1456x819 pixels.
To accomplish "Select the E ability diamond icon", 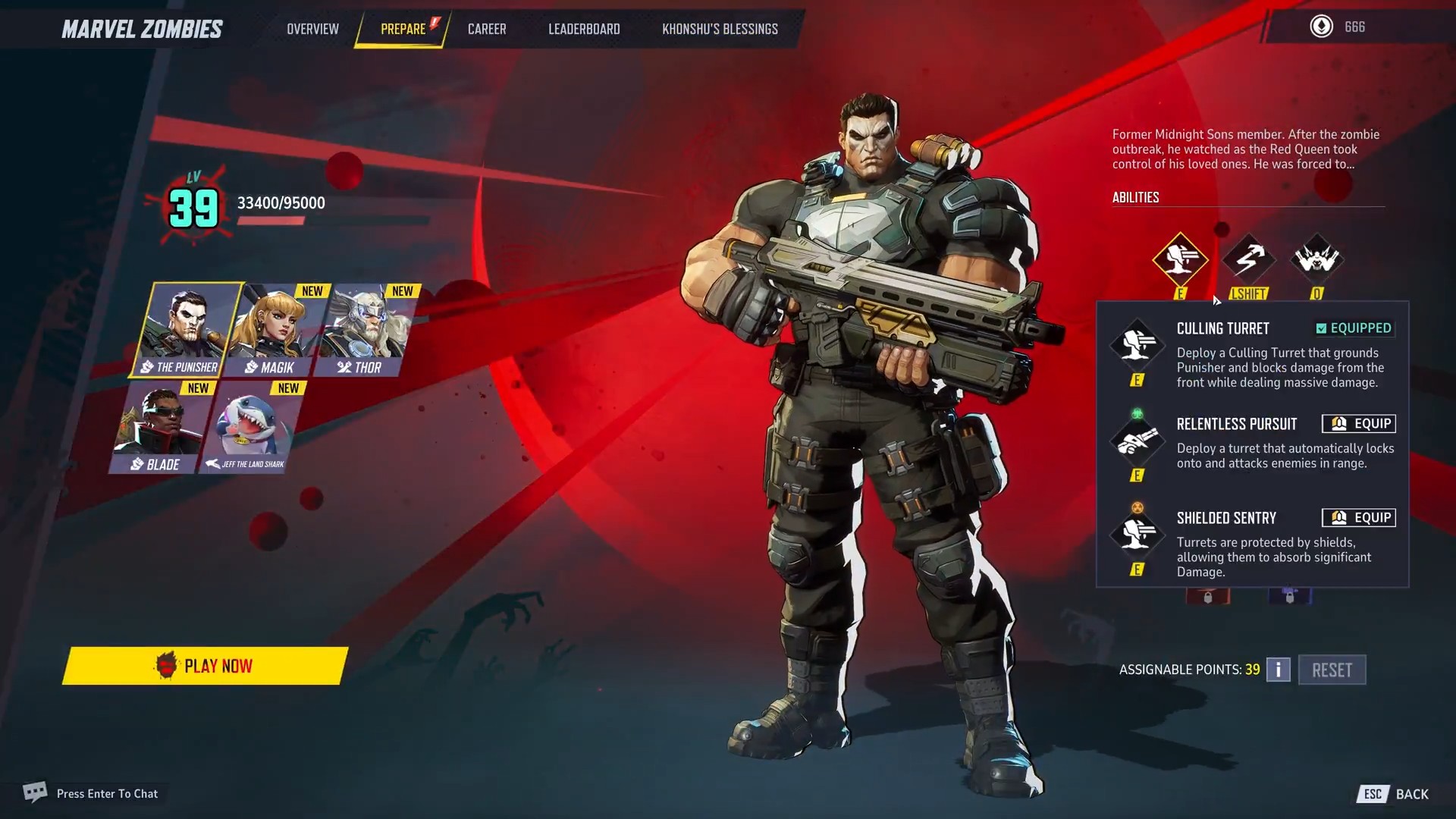I will click(1180, 259).
